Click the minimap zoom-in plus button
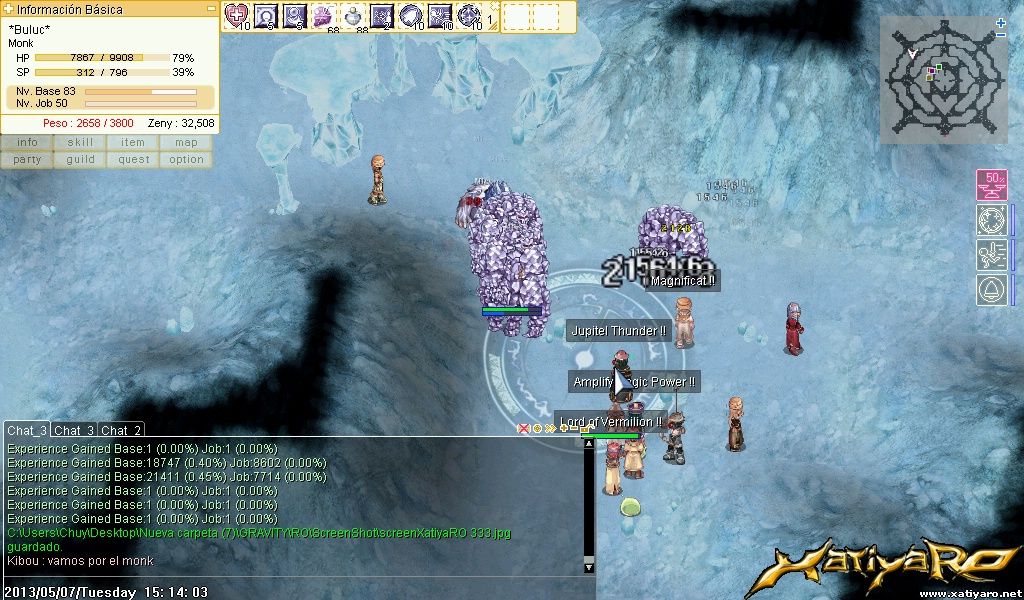The image size is (1024, 600). pos(1001,22)
